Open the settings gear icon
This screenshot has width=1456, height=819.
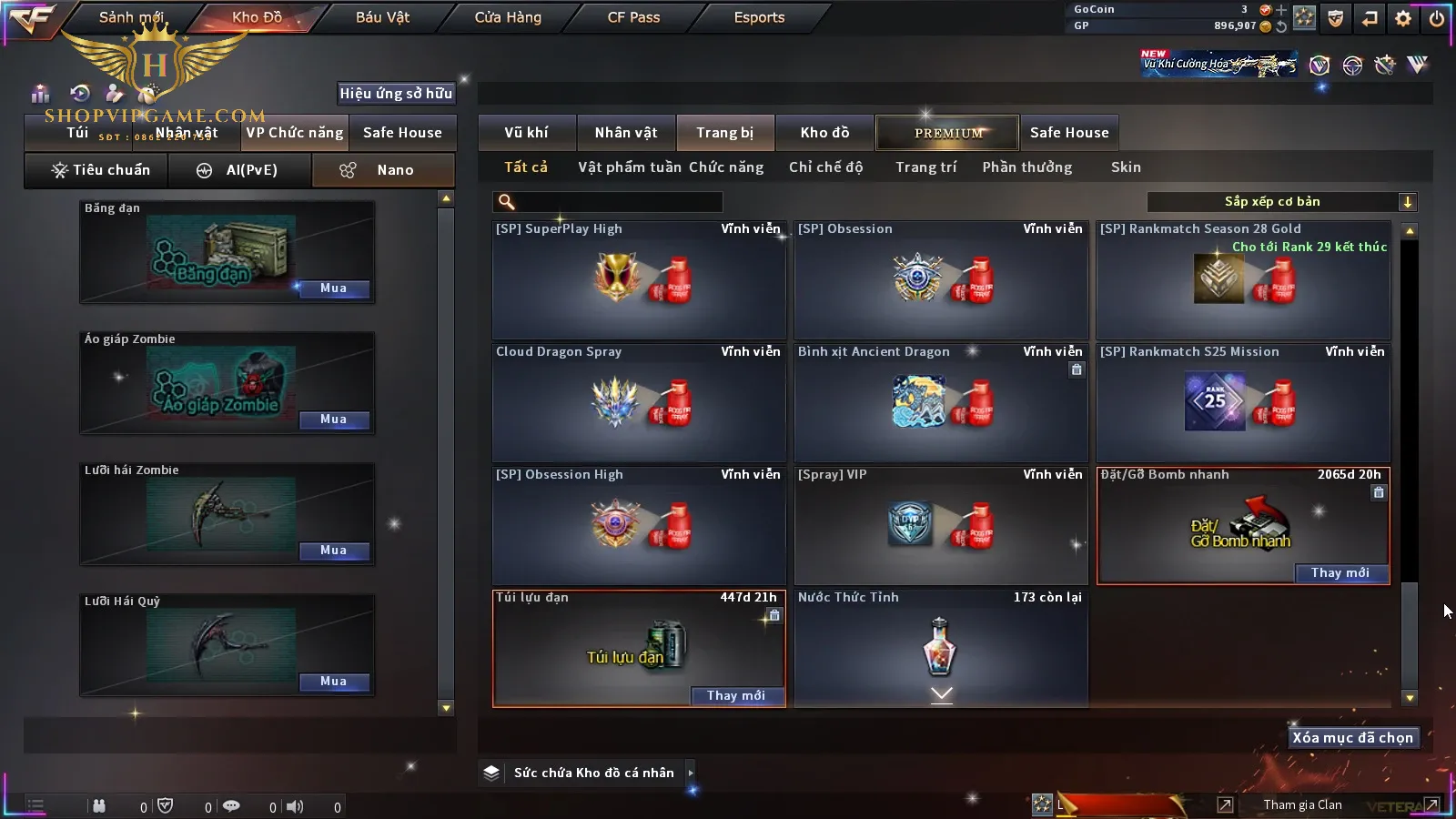tap(1403, 18)
